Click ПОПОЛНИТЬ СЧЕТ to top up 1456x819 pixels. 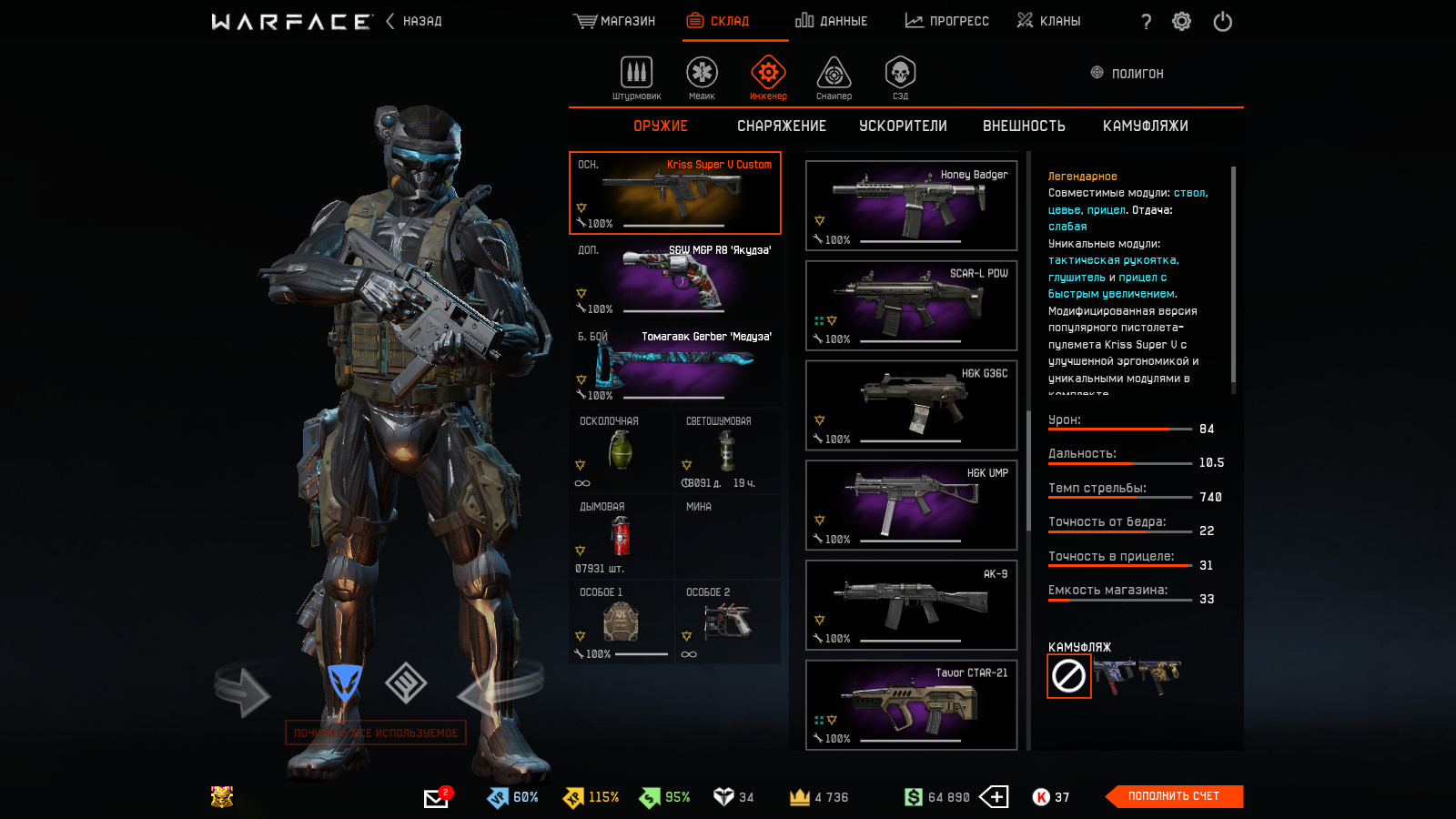point(1173,796)
